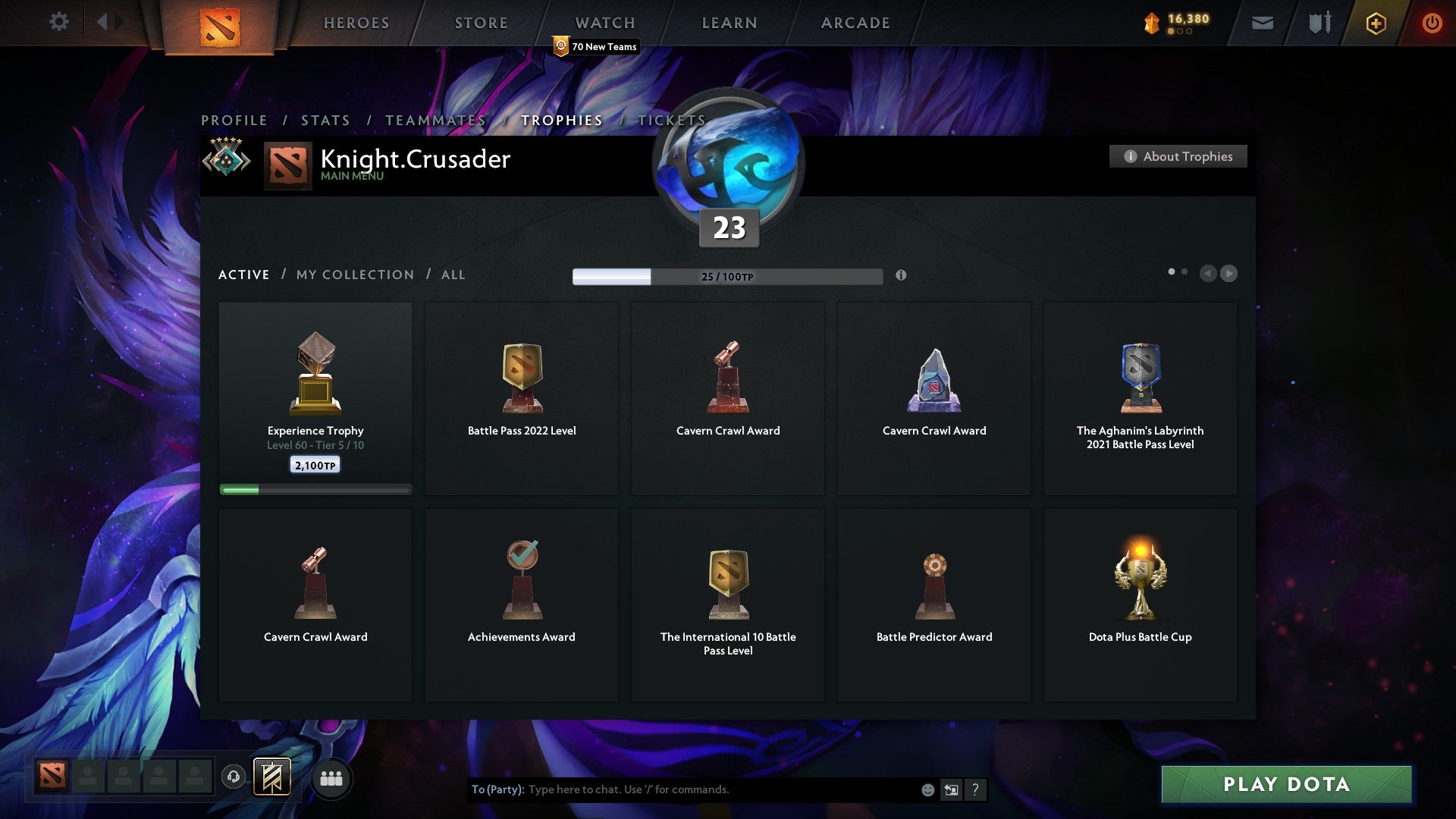Click the friends list icon near chat

(x=331, y=777)
